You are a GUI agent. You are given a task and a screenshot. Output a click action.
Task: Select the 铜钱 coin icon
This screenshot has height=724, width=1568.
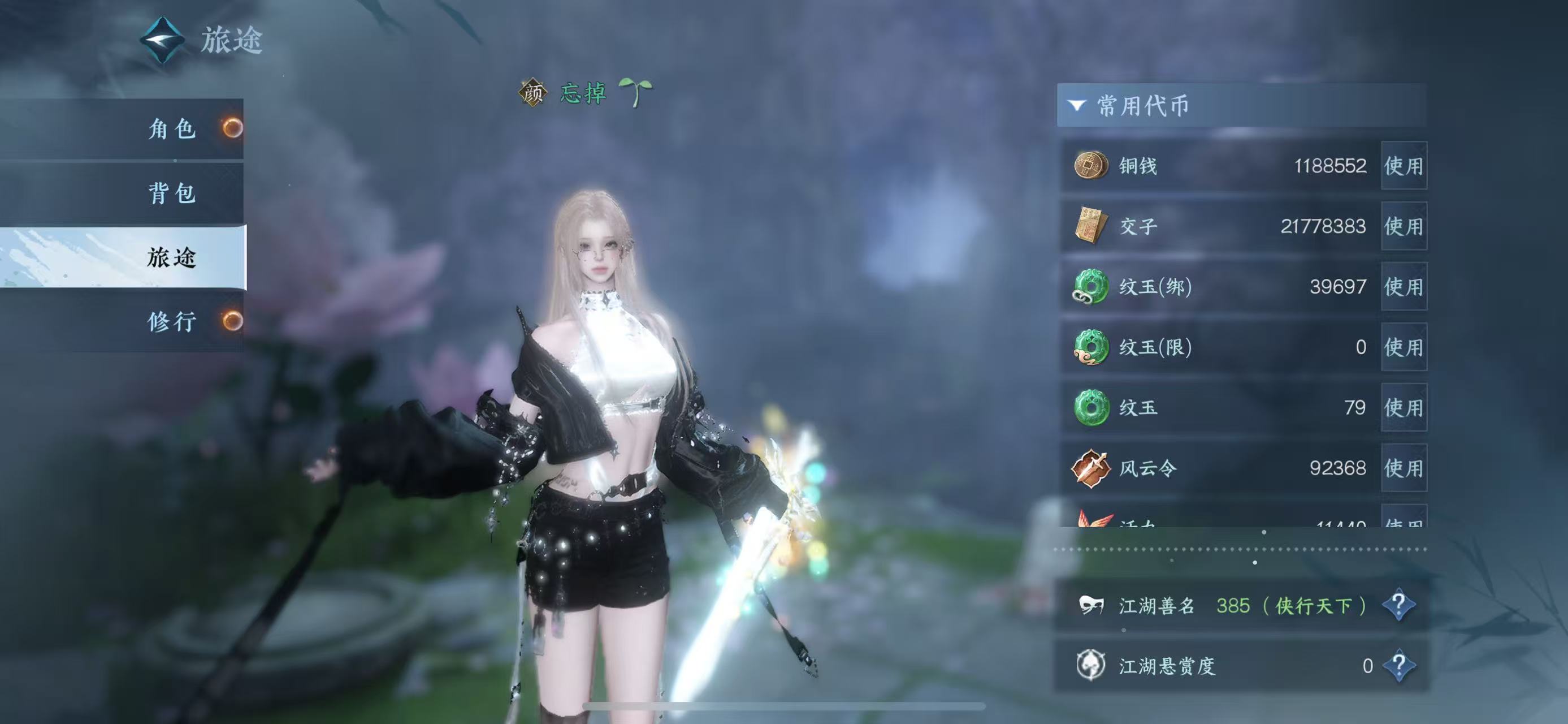[1090, 166]
